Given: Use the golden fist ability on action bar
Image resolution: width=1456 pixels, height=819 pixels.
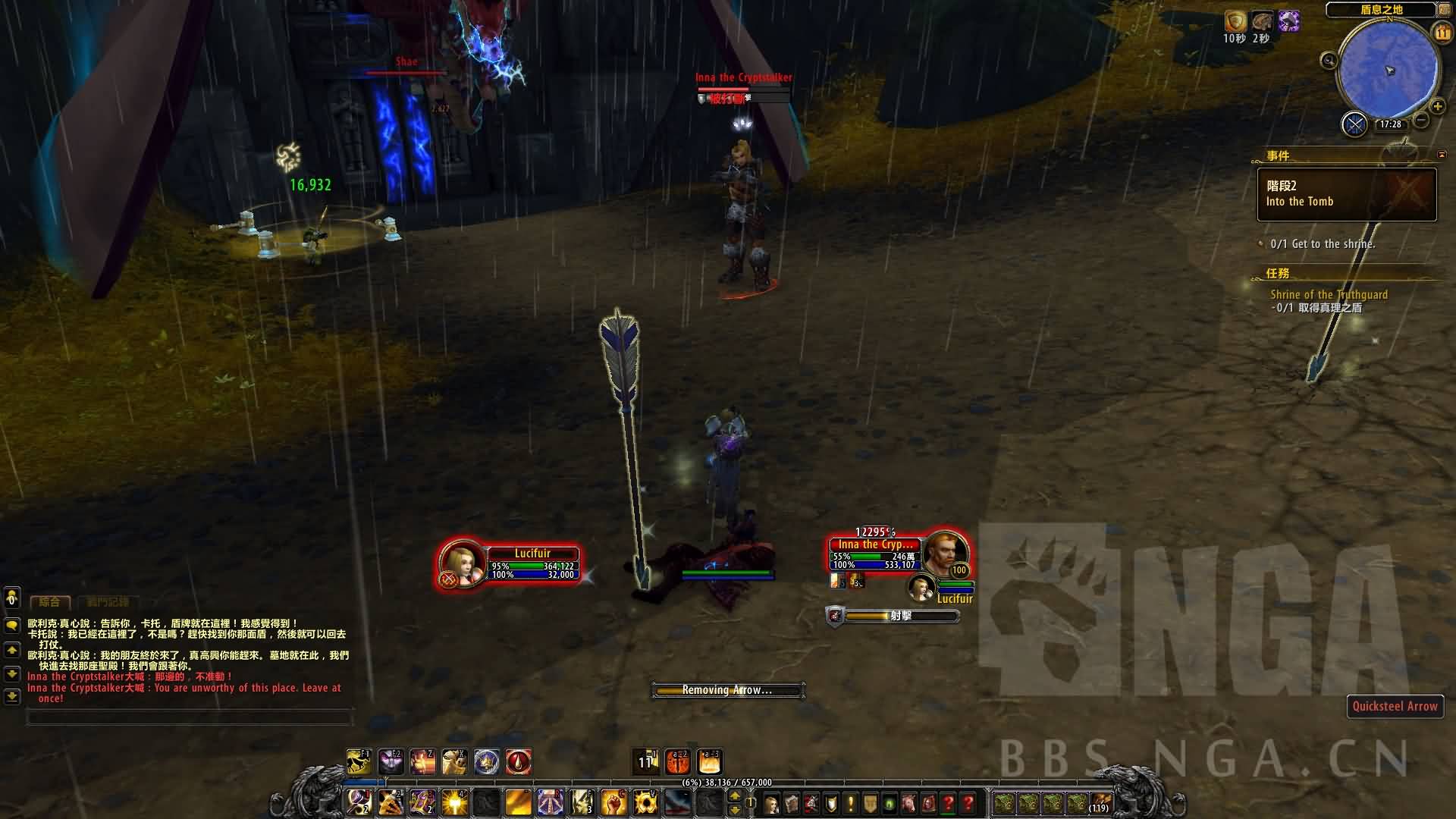Looking at the screenshot, I should (x=613, y=802).
